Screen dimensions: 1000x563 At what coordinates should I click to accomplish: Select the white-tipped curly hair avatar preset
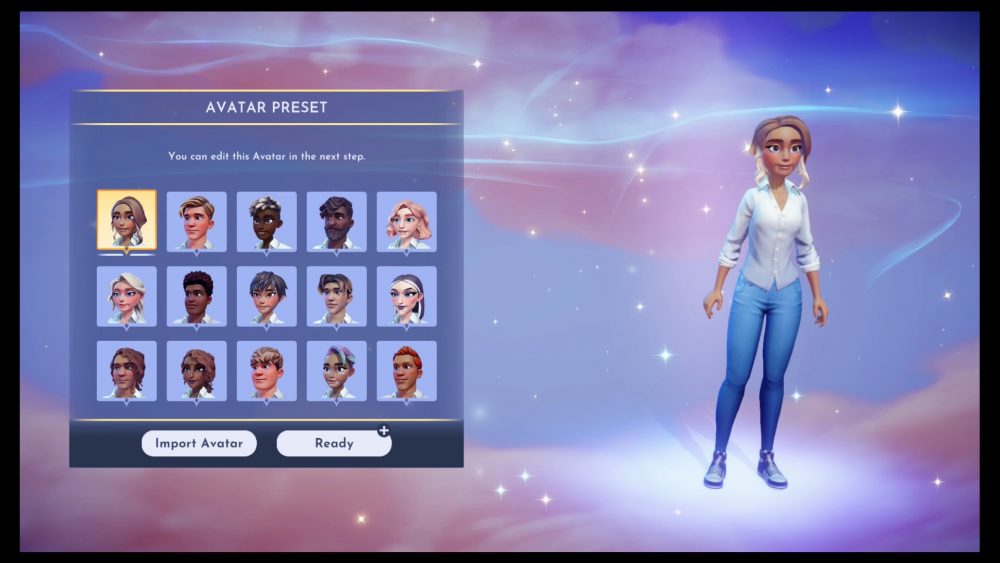(x=266, y=221)
